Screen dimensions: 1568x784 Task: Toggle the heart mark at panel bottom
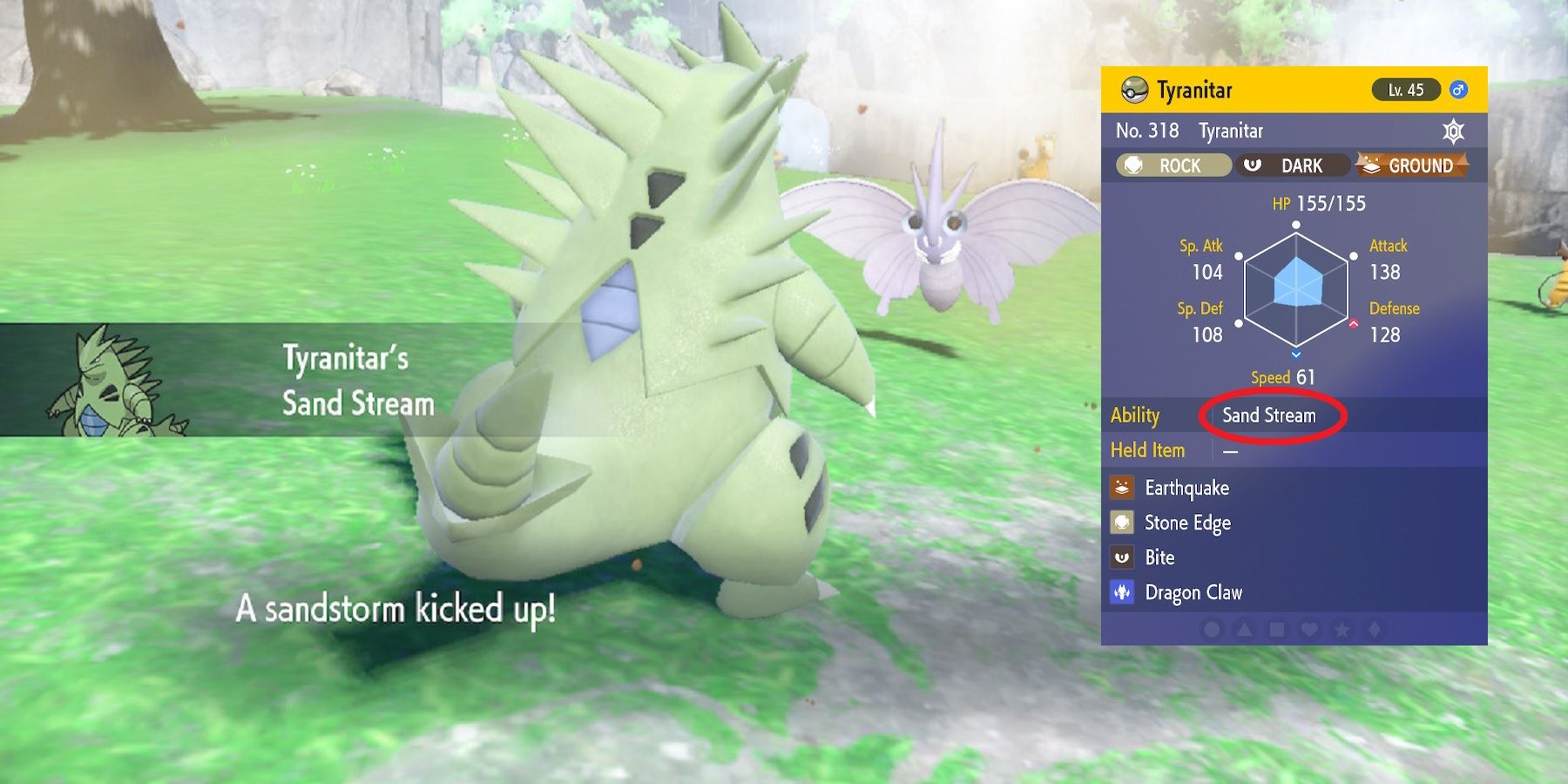[x=1307, y=631]
